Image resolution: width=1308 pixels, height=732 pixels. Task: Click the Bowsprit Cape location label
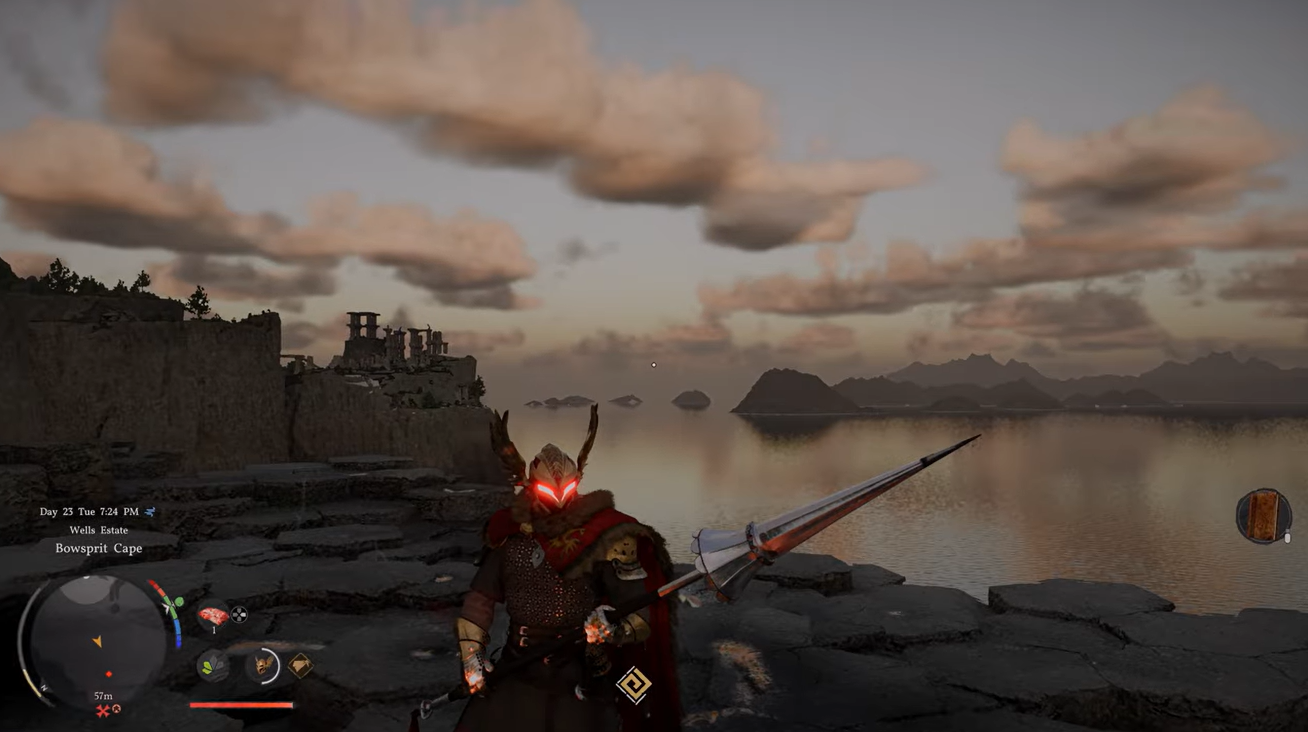click(98, 548)
